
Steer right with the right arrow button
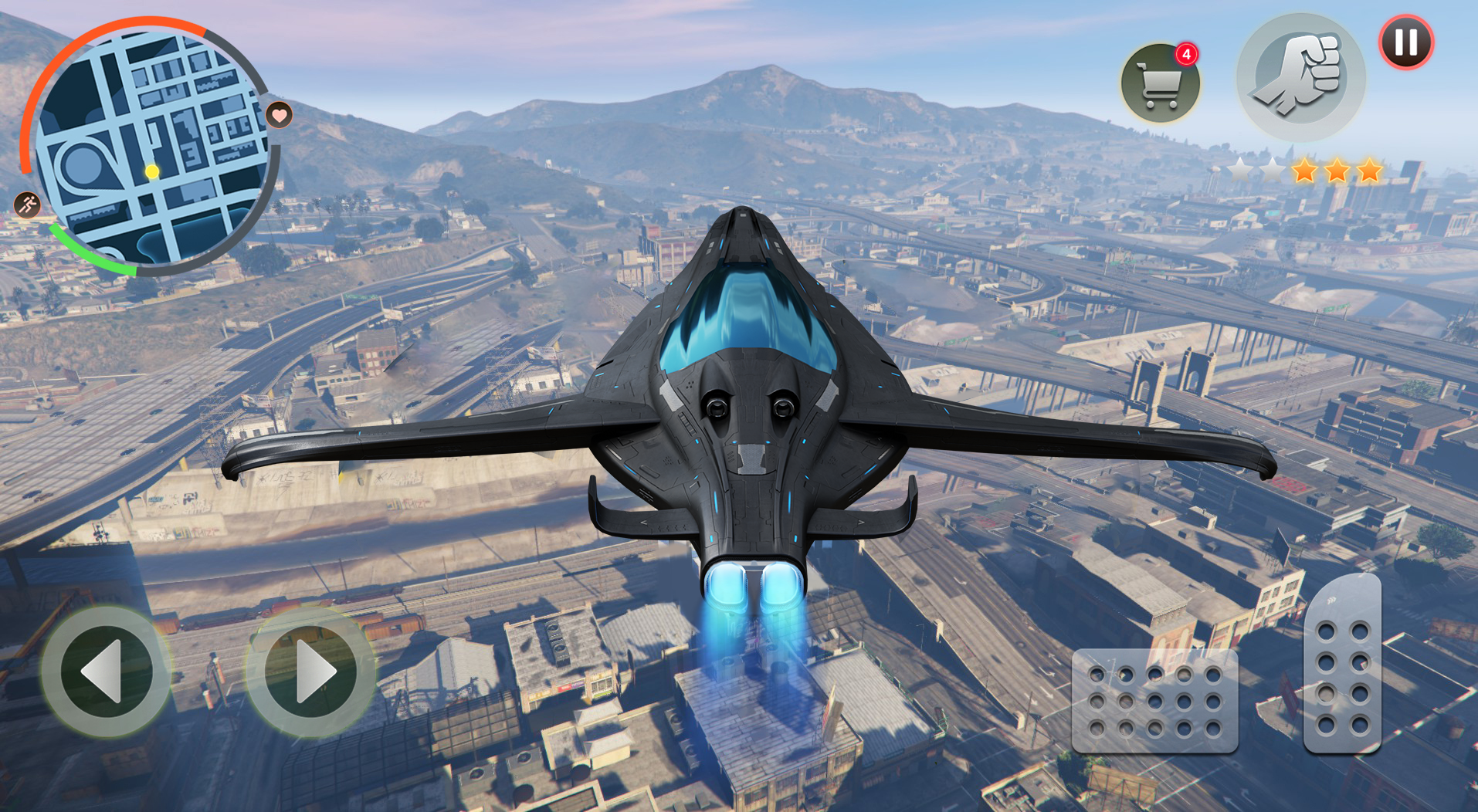(310, 671)
